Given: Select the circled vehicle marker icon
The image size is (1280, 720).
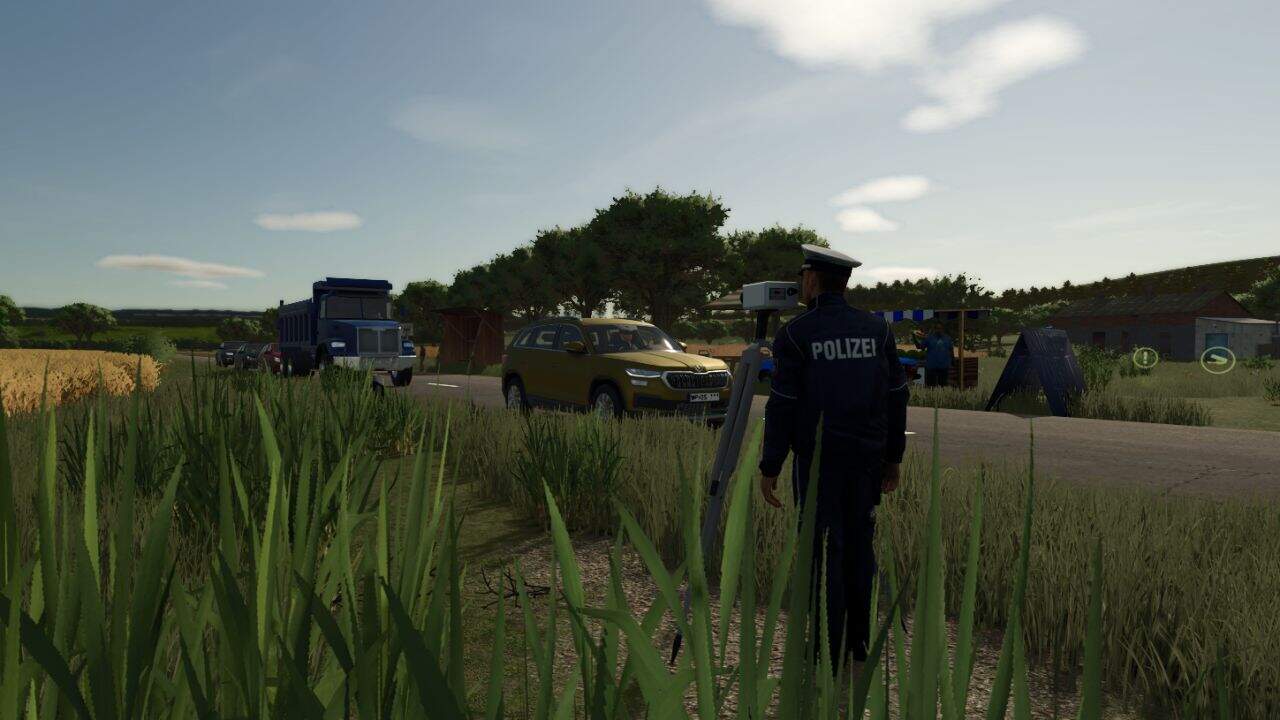Looking at the screenshot, I should point(1216,360).
